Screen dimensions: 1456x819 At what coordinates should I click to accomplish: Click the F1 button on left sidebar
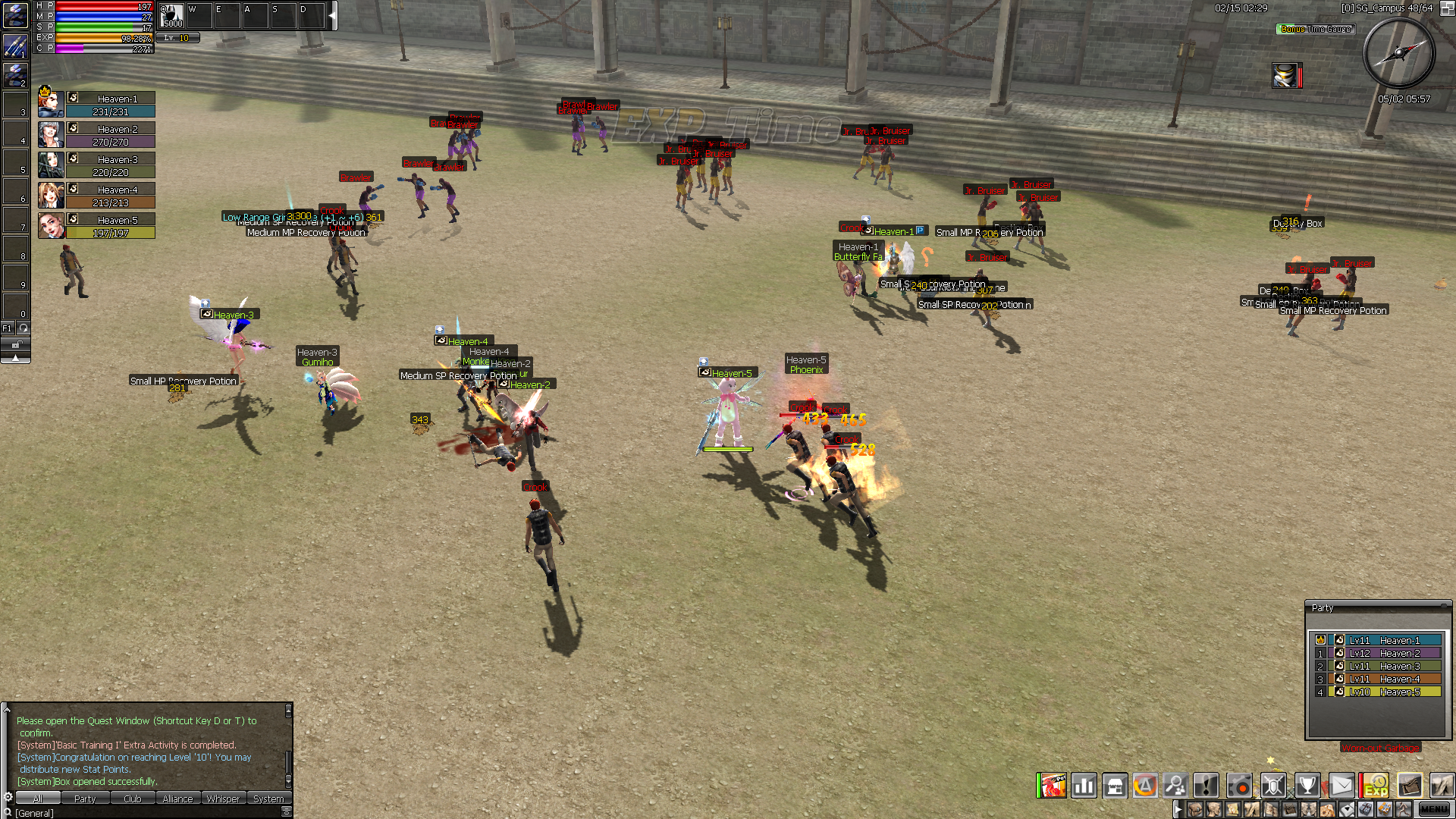(7, 328)
